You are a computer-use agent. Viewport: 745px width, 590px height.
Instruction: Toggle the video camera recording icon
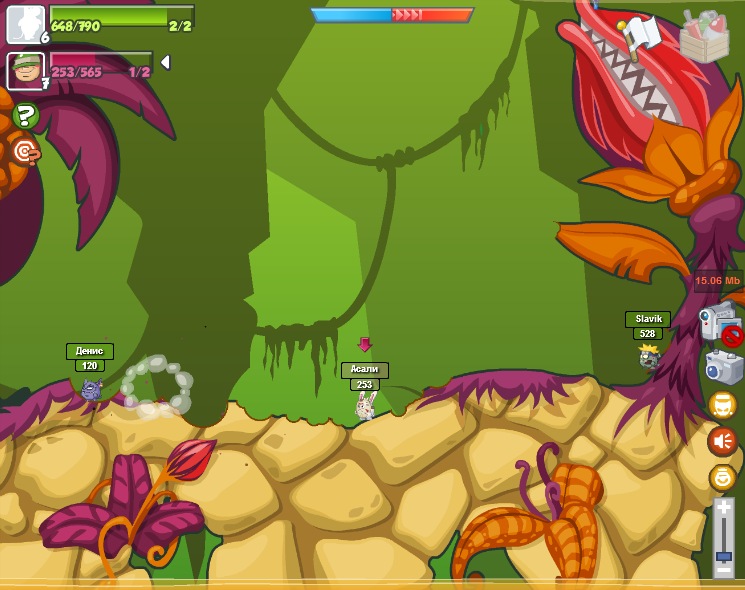(x=720, y=324)
